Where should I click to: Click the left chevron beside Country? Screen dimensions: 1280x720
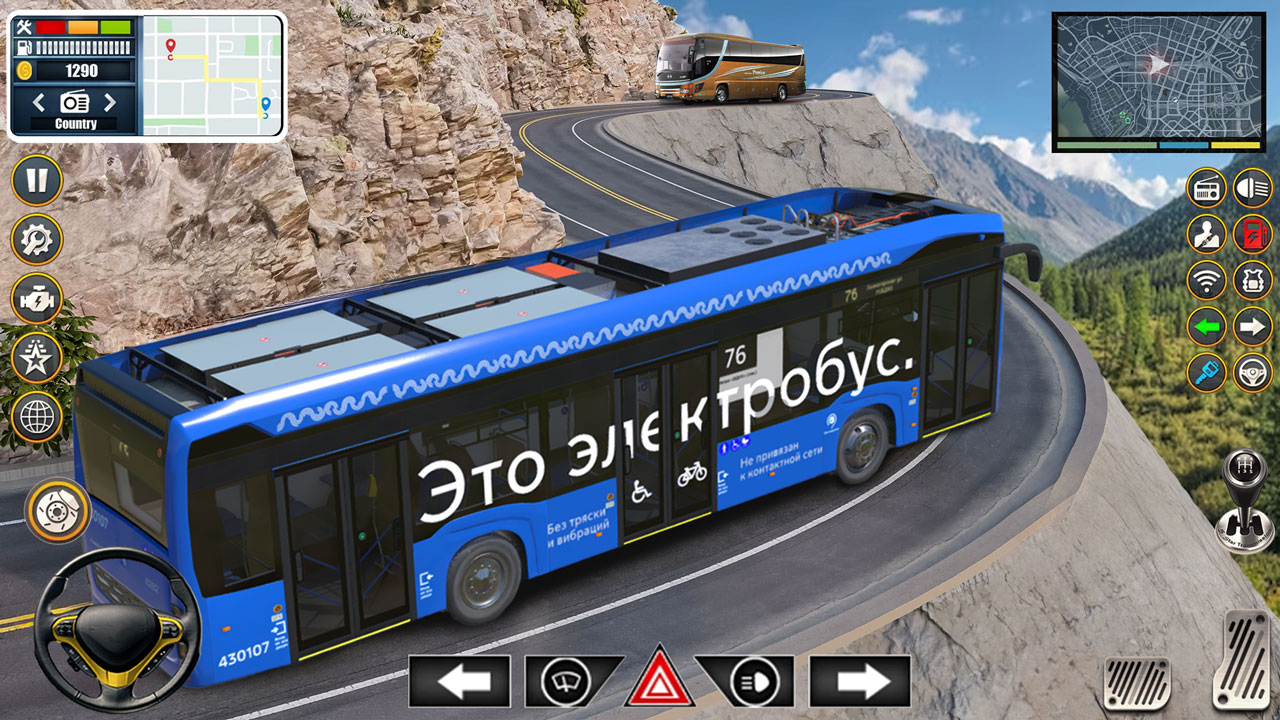pyautogui.click(x=38, y=101)
